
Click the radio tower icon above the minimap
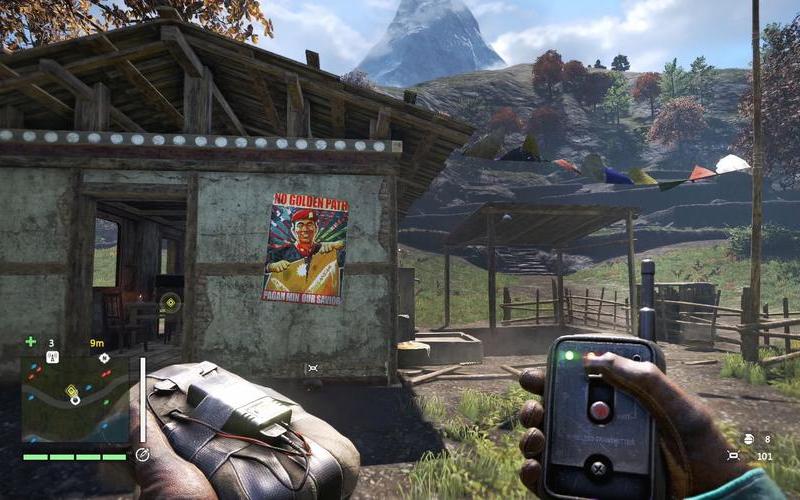pyautogui.click(x=52, y=357)
